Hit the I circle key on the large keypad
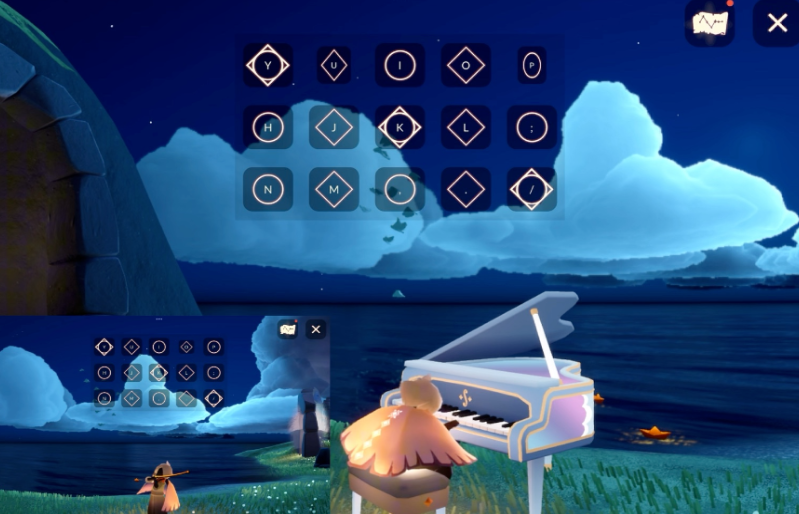Image resolution: width=799 pixels, height=514 pixels. click(x=400, y=66)
